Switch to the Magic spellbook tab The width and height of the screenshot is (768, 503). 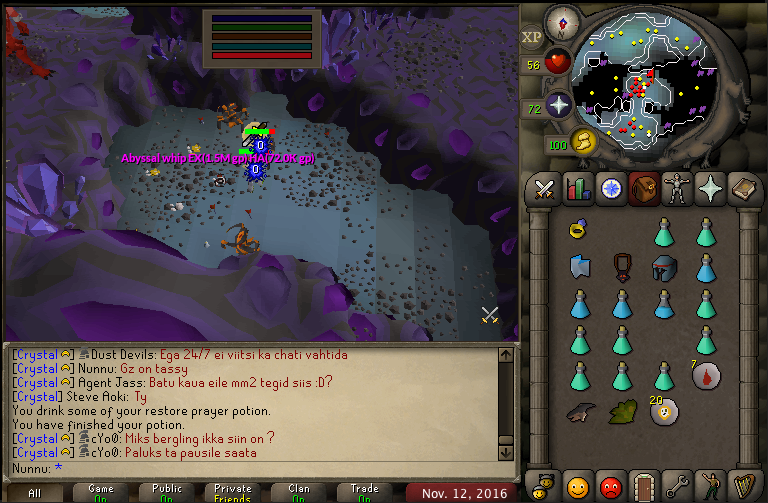744,187
